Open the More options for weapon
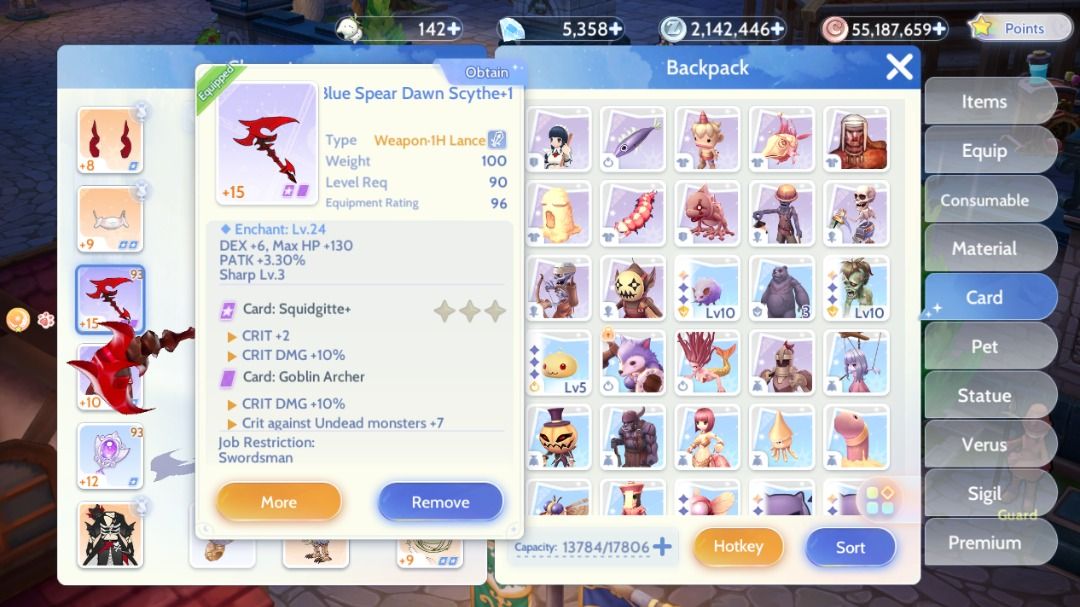The image size is (1080, 607). point(278,502)
